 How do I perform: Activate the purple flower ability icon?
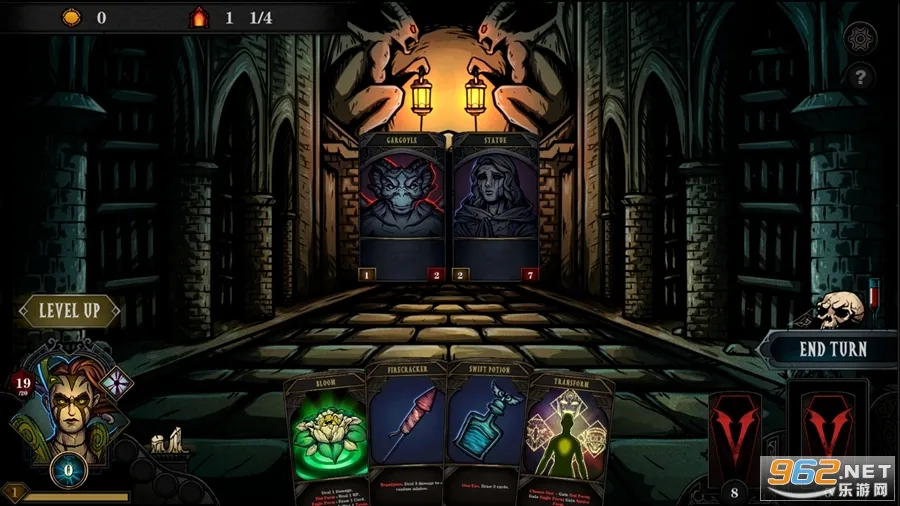pos(116,385)
